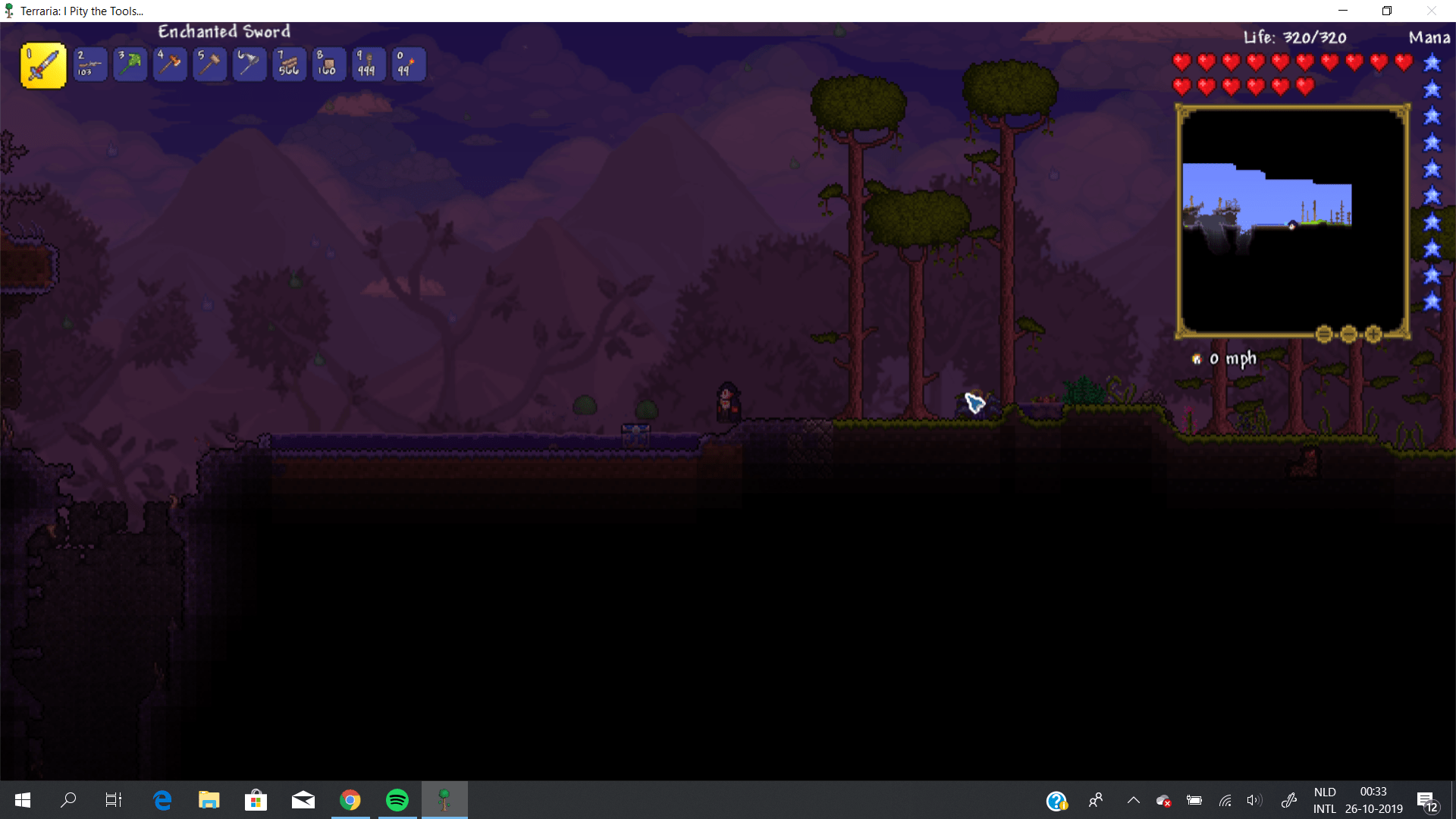Equip the gun in hotbar slot 2

(x=90, y=64)
